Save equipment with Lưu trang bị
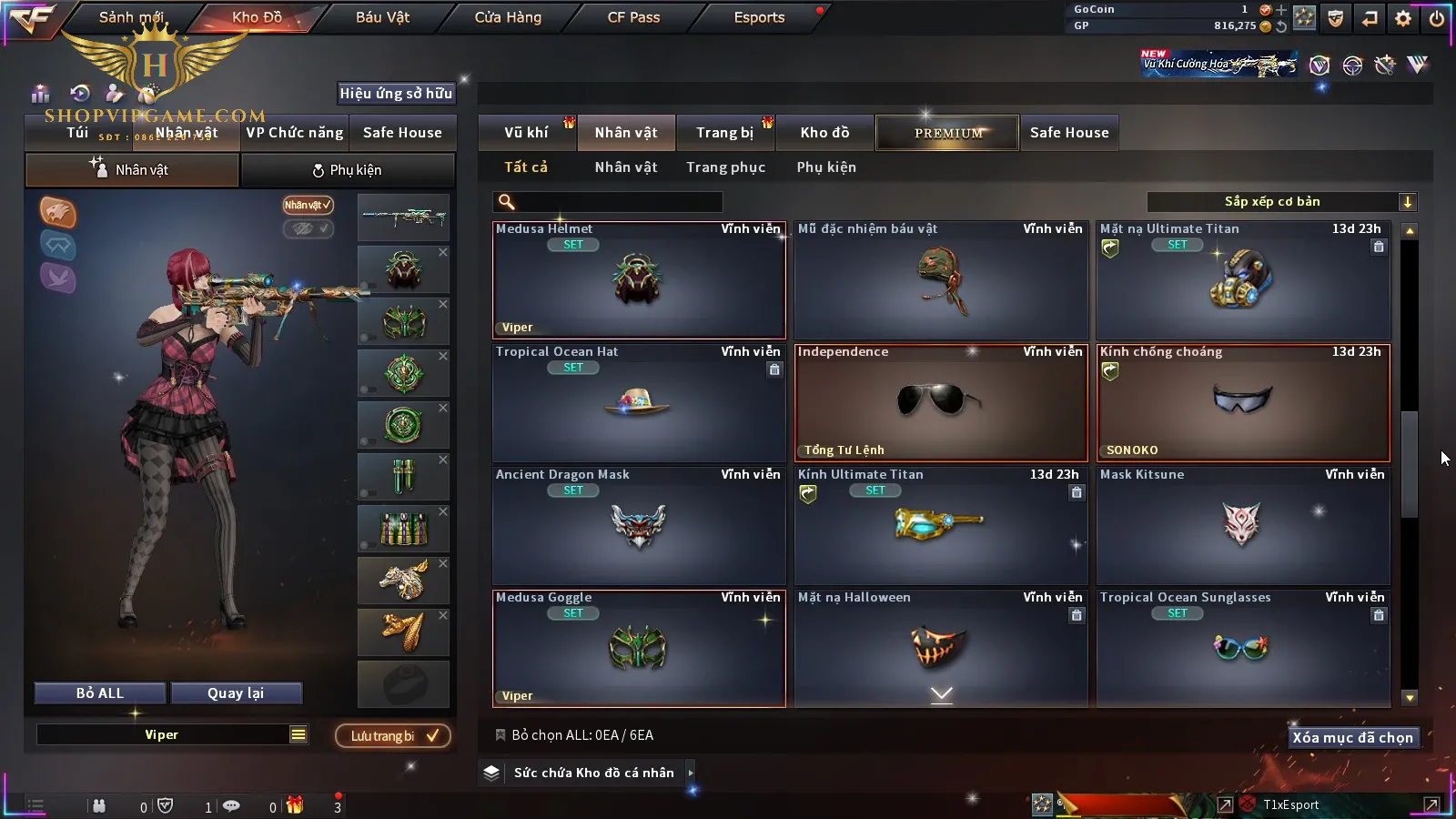 tap(393, 736)
